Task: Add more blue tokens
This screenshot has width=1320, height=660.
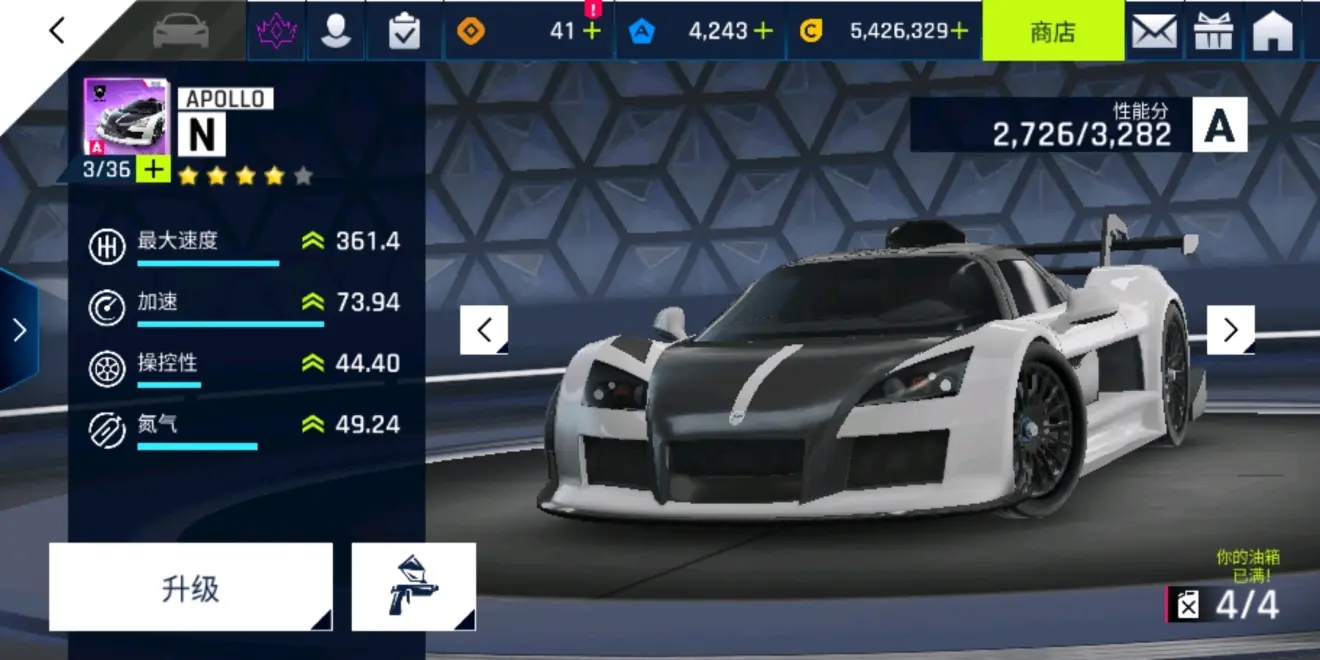Action: [763, 31]
